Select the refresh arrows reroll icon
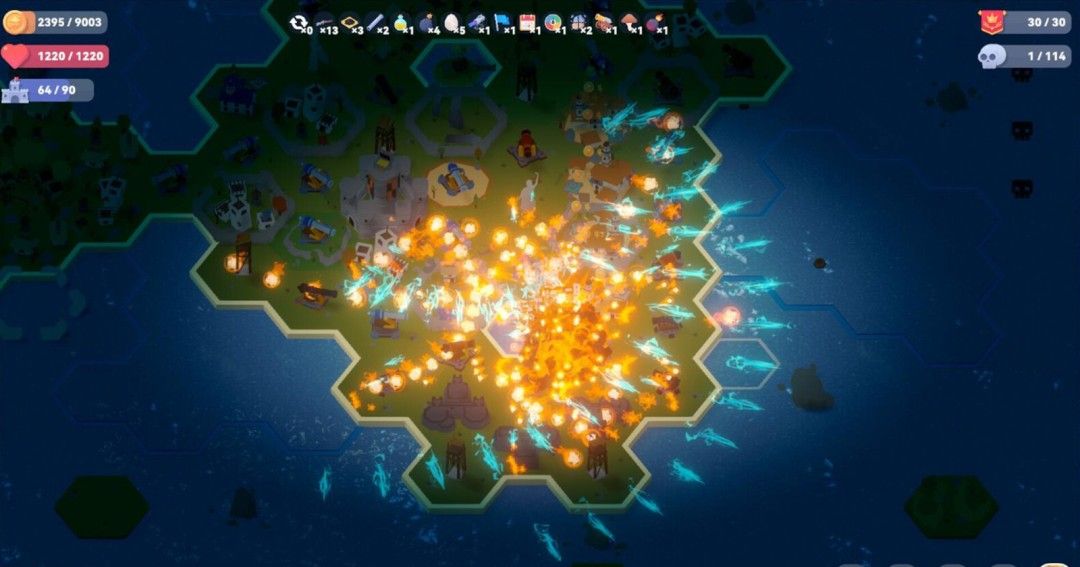The image size is (1080, 567). [x=298, y=22]
